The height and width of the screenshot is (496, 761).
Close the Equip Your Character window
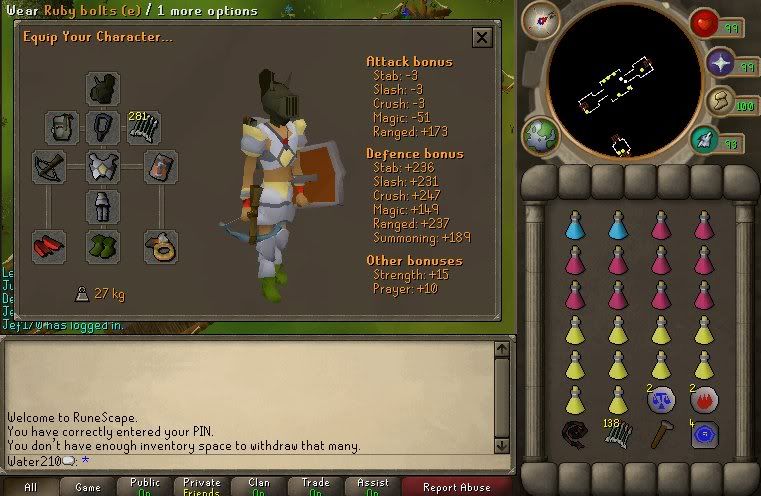click(x=482, y=38)
